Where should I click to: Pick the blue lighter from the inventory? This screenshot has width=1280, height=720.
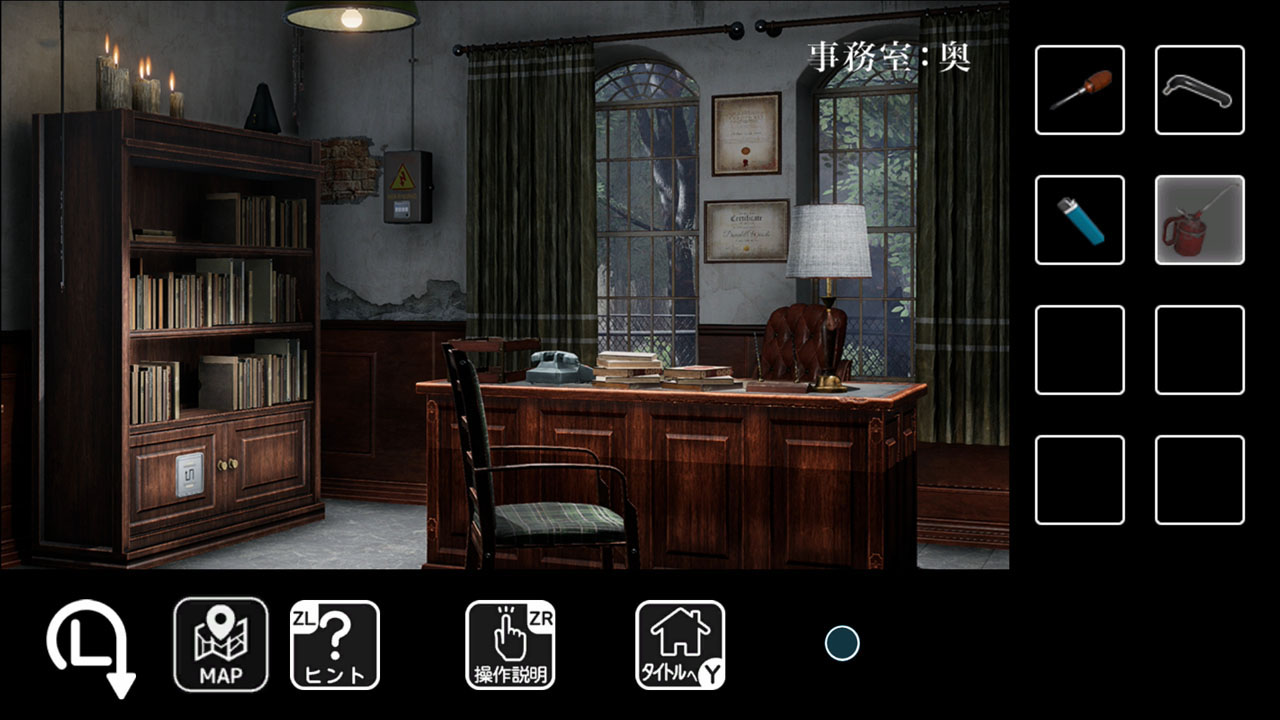[1079, 219]
